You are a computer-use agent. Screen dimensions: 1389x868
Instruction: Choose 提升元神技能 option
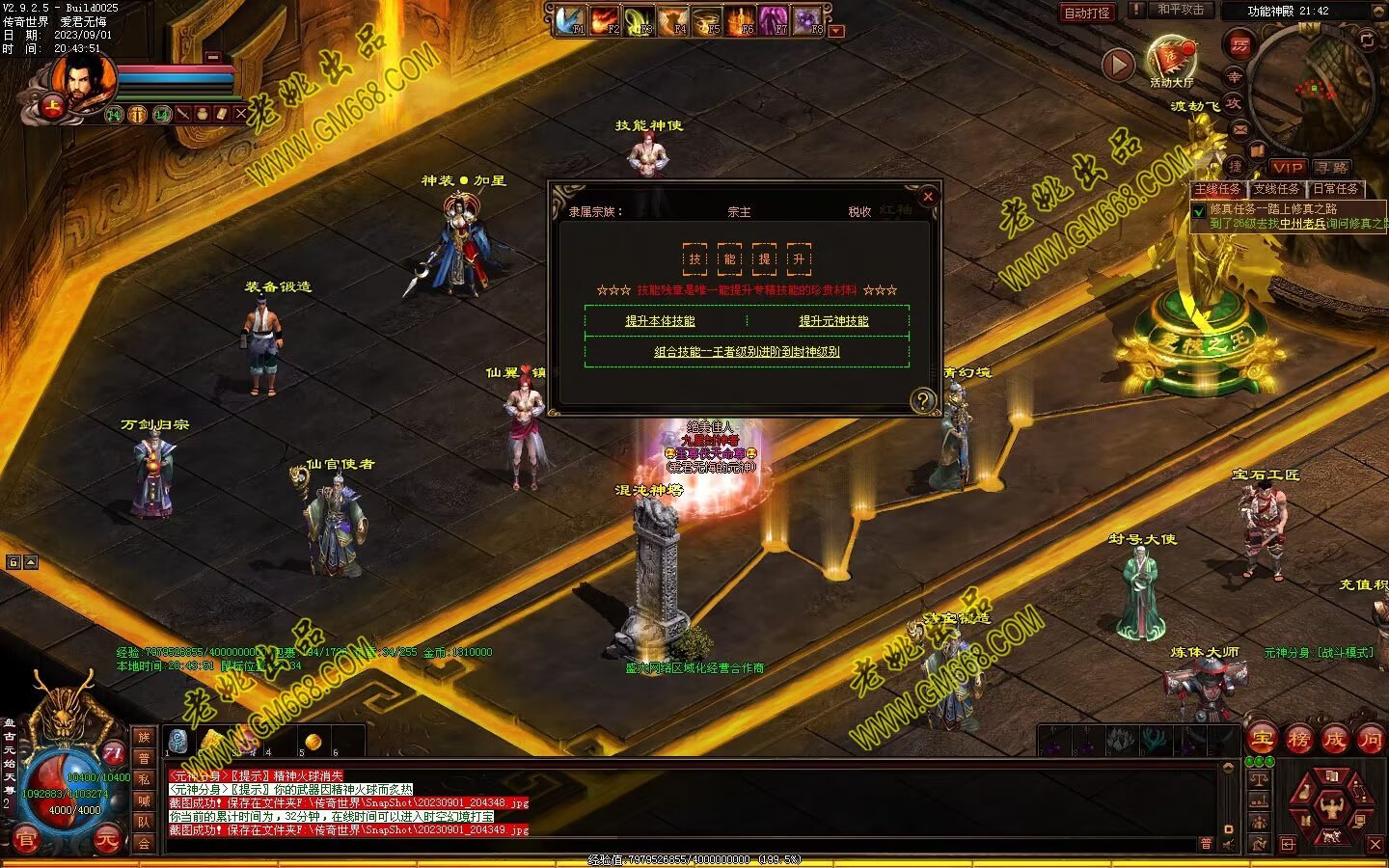833,321
